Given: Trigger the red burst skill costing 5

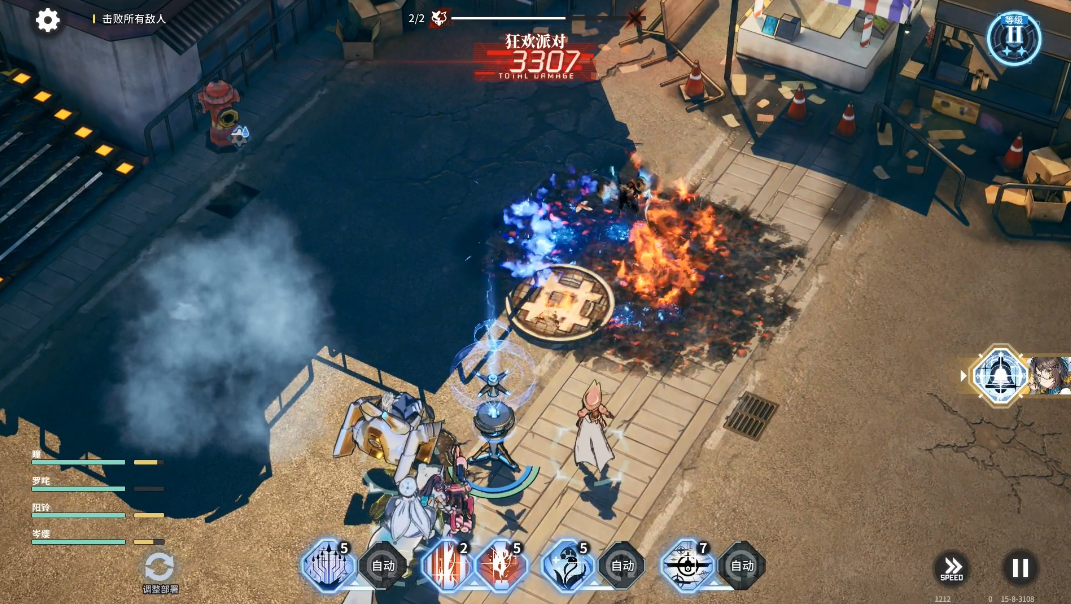Looking at the screenshot, I should tap(500, 566).
